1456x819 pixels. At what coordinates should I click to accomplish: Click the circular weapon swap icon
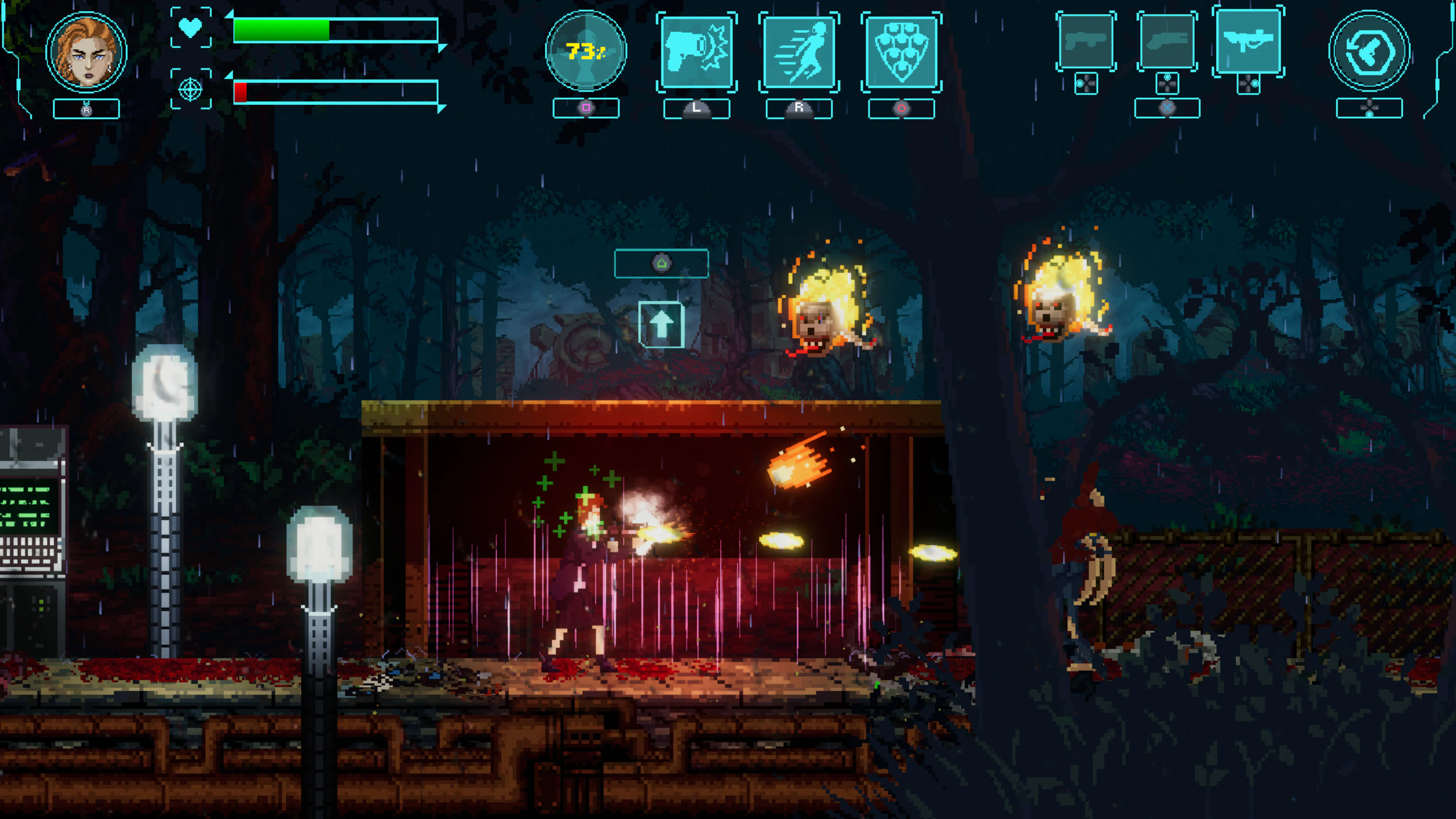pyautogui.click(x=1368, y=52)
